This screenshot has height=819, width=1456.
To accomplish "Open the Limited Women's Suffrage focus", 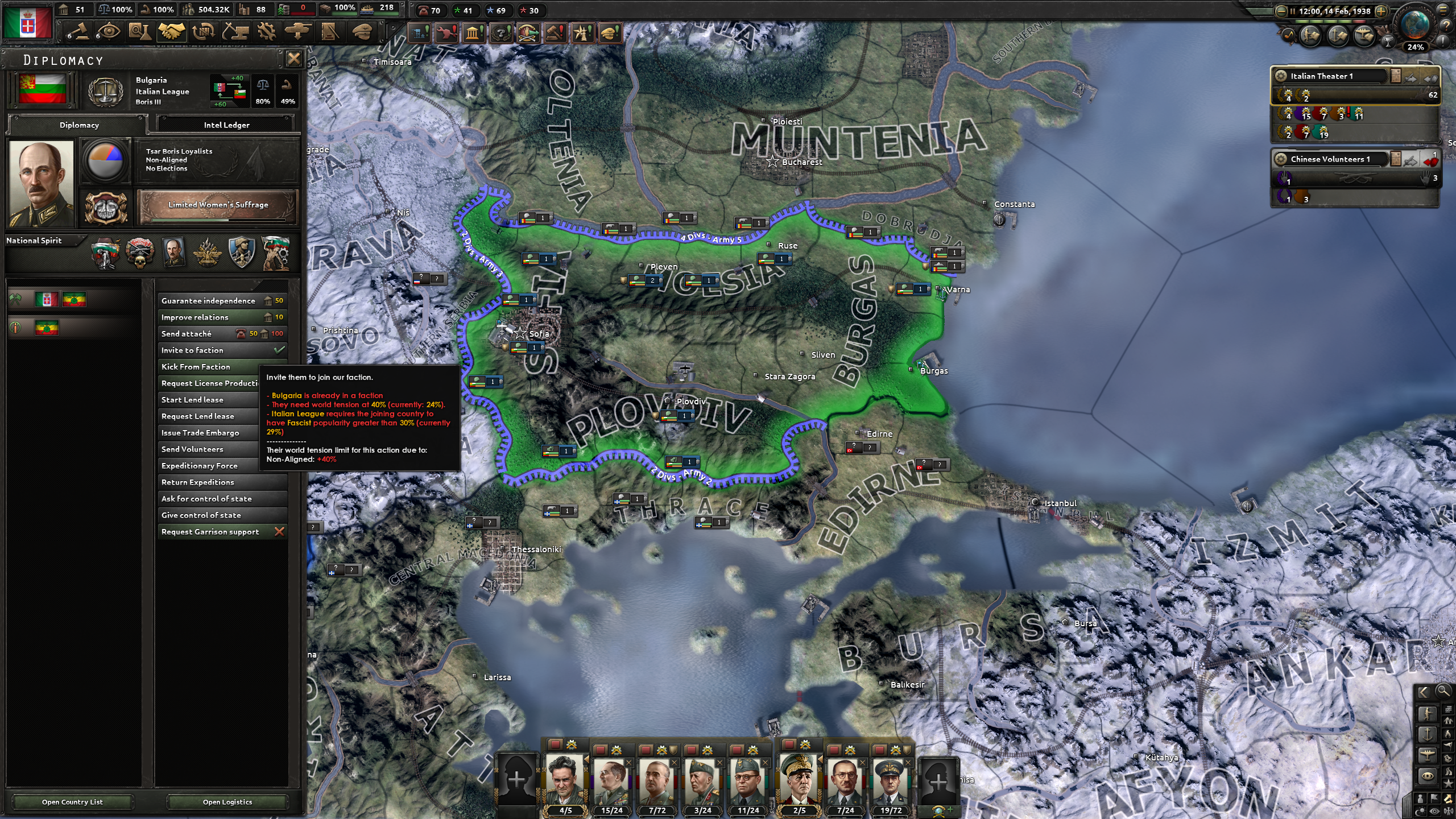I will tap(218, 205).
